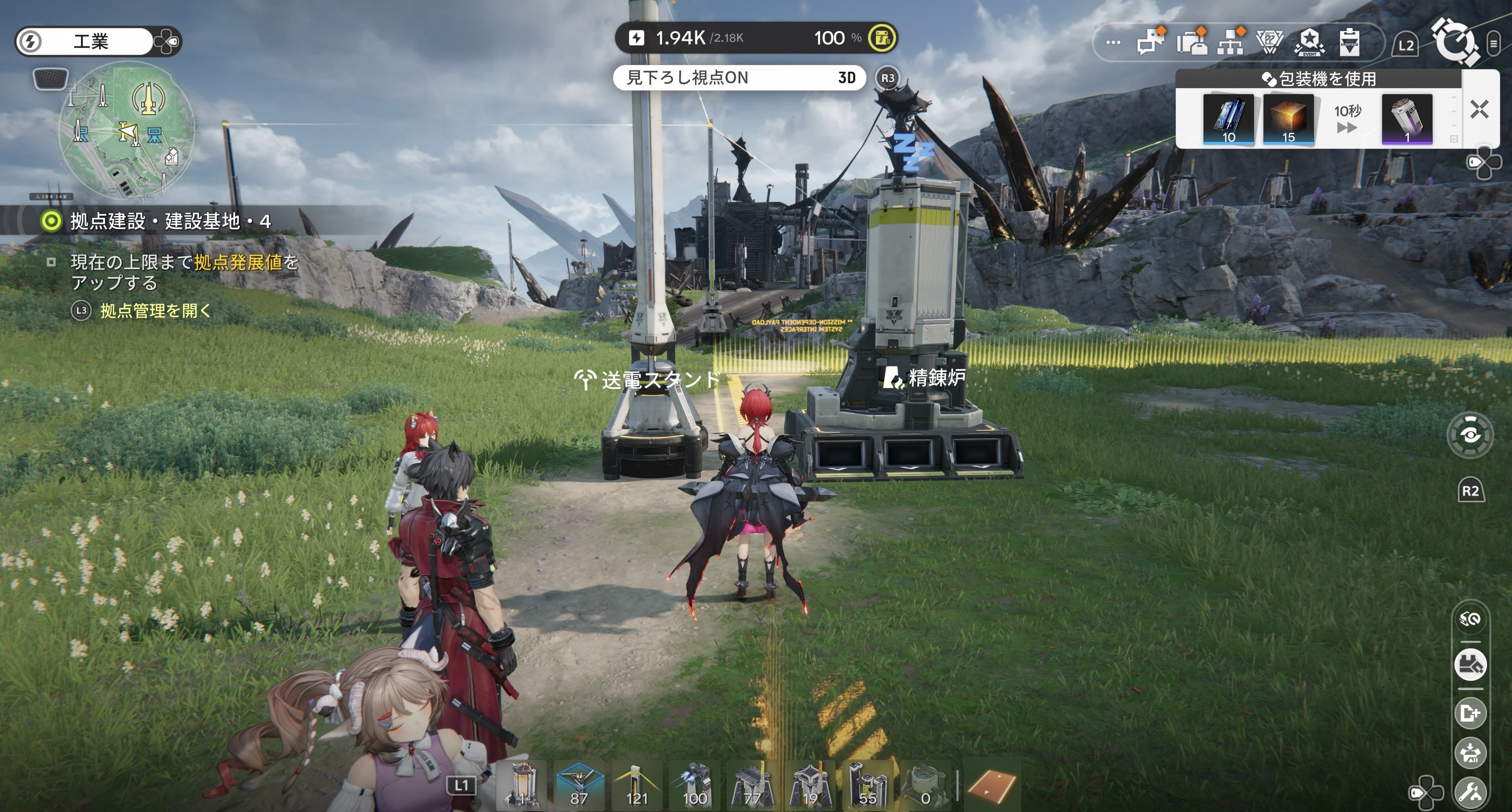This screenshot has width=1512, height=812.
Task: Pick the orange conveyor belt tile slot
Action: 991,786
